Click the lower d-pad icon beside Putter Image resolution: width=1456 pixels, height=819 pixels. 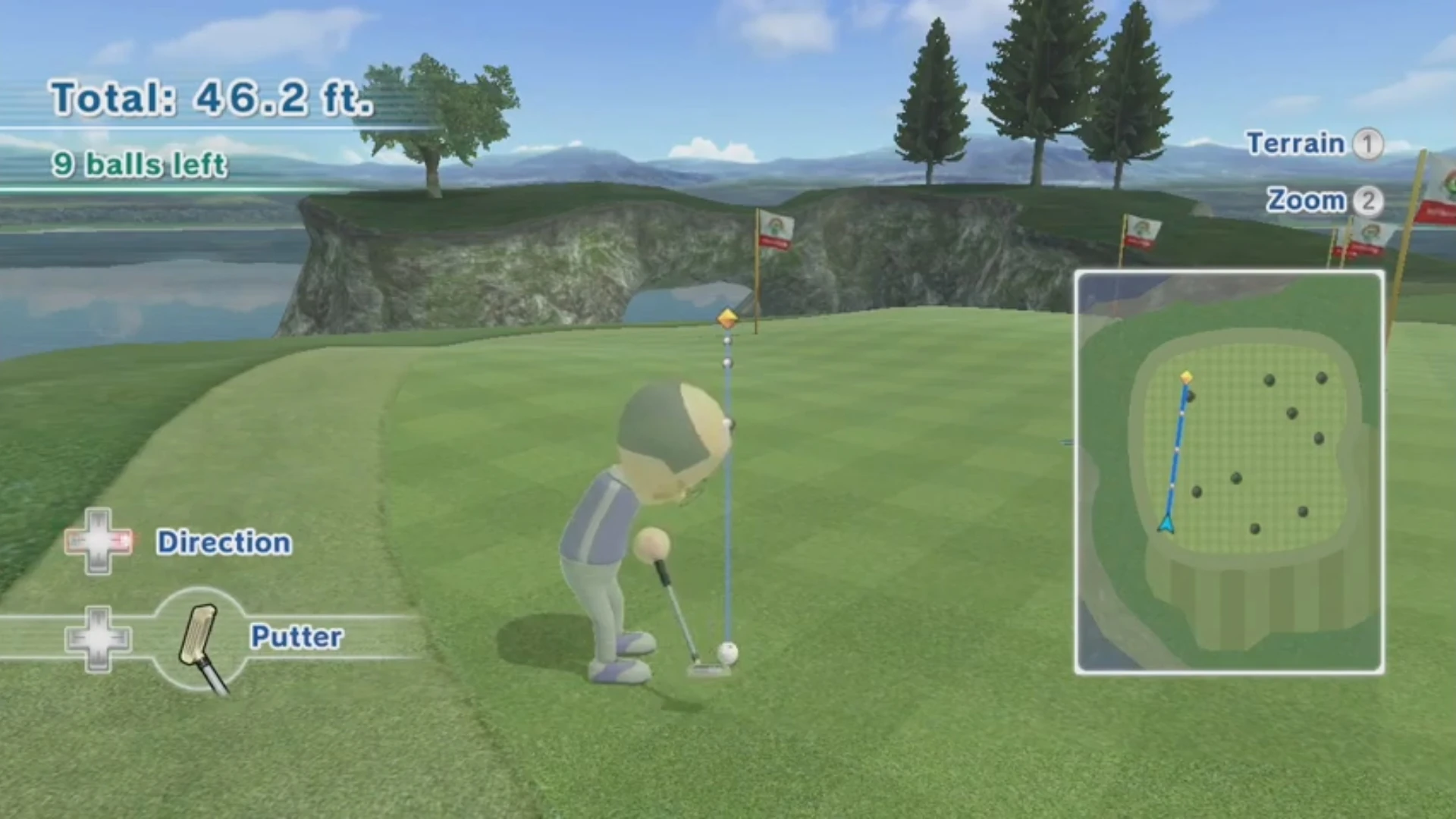click(97, 639)
